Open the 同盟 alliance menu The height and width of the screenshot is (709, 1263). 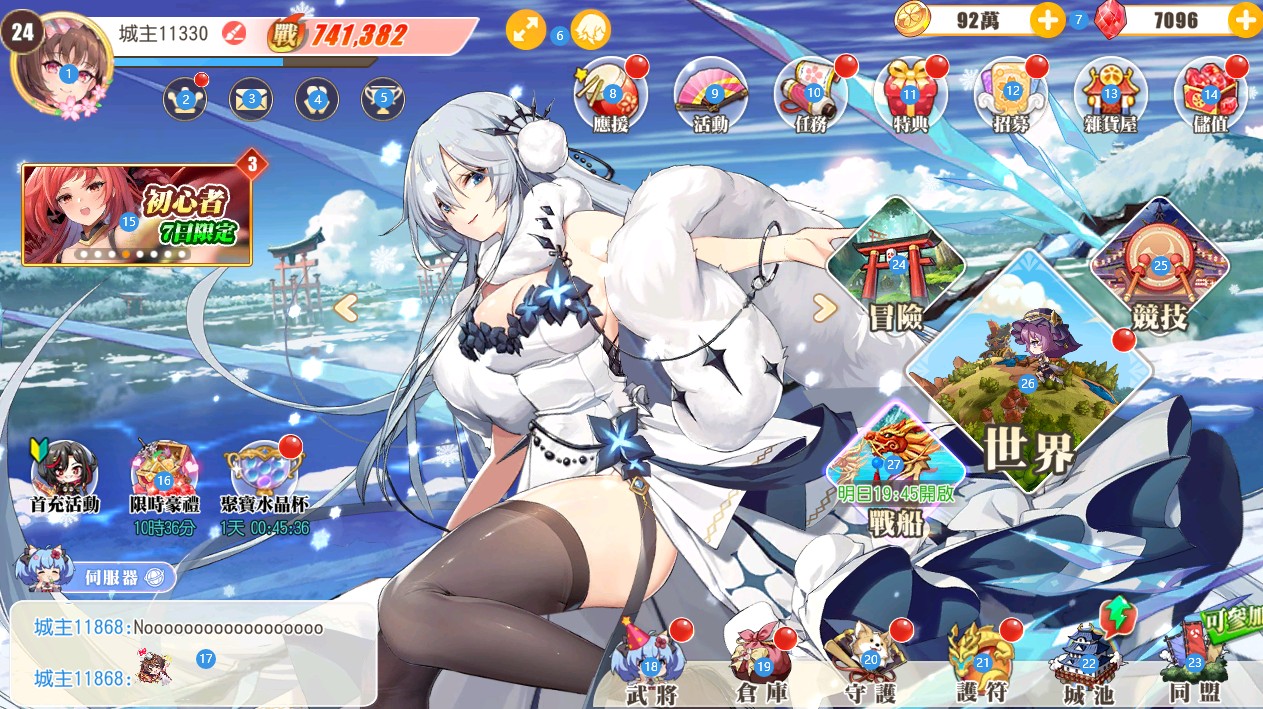[1193, 665]
